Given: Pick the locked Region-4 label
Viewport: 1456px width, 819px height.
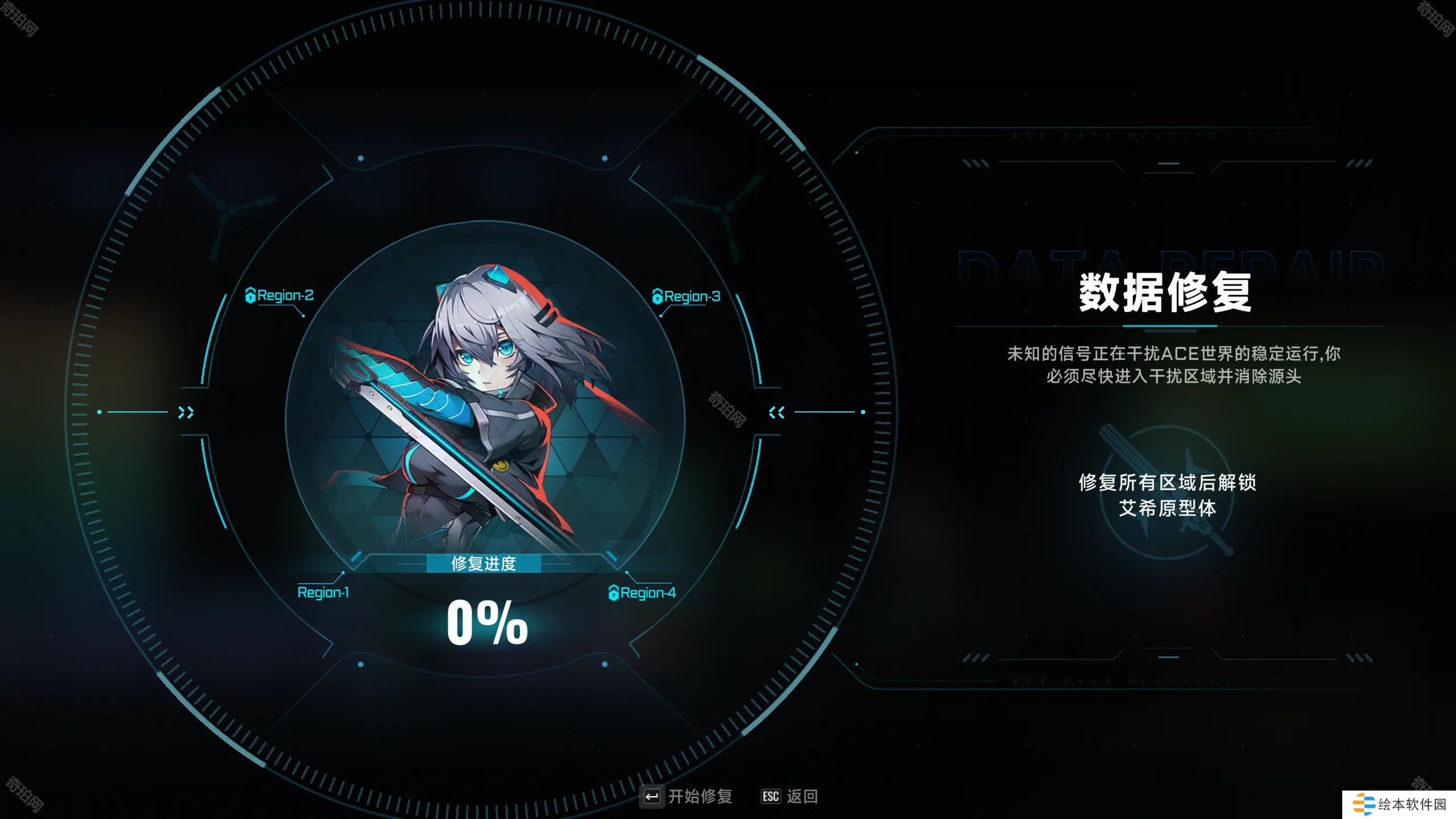Looking at the screenshot, I should coord(643,593).
